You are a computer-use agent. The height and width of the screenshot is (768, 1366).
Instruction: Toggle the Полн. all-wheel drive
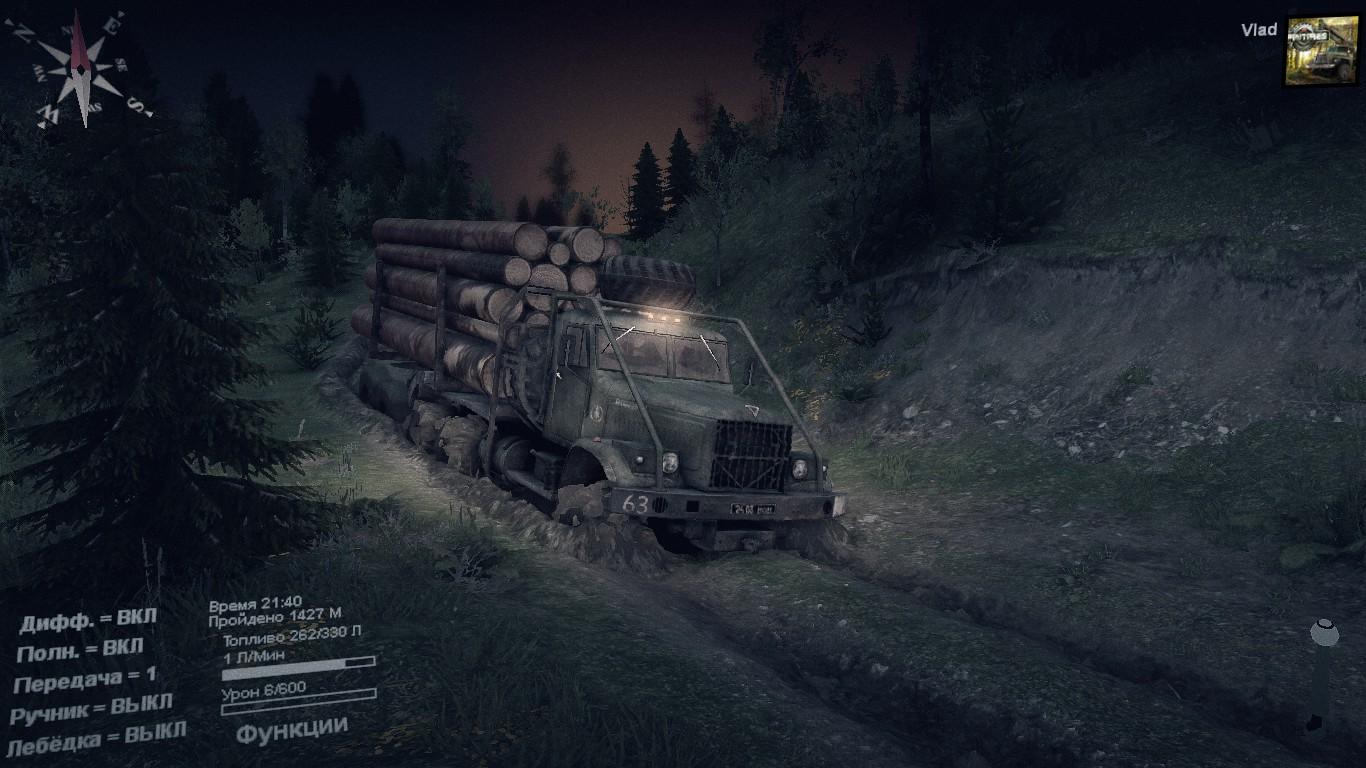pos(80,650)
